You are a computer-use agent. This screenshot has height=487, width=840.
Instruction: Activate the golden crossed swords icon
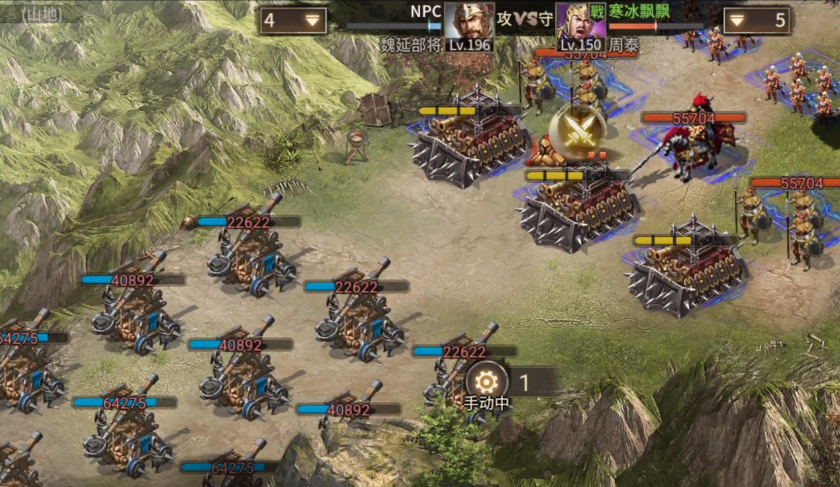(x=577, y=128)
